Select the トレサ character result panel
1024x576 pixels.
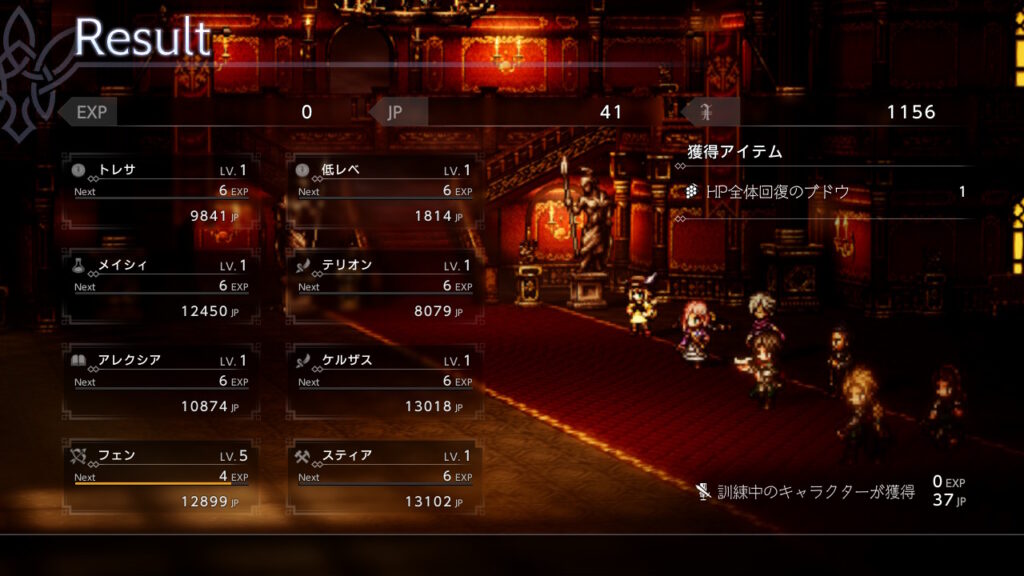tap(160, 192)
